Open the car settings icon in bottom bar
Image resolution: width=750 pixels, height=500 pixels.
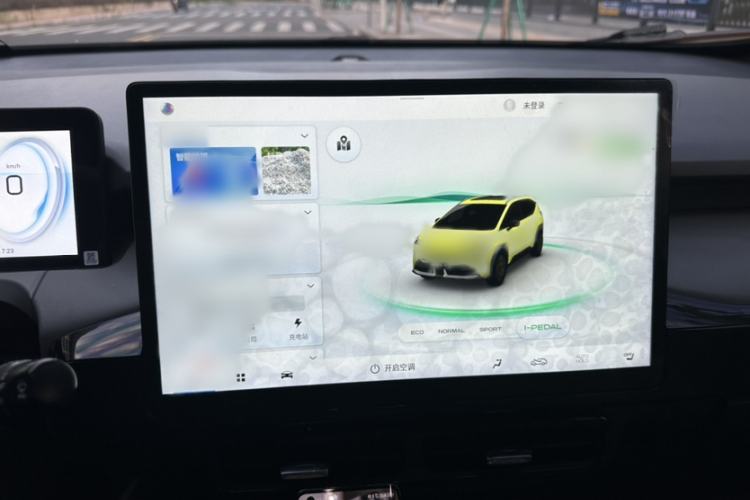(x=287, y=376)
